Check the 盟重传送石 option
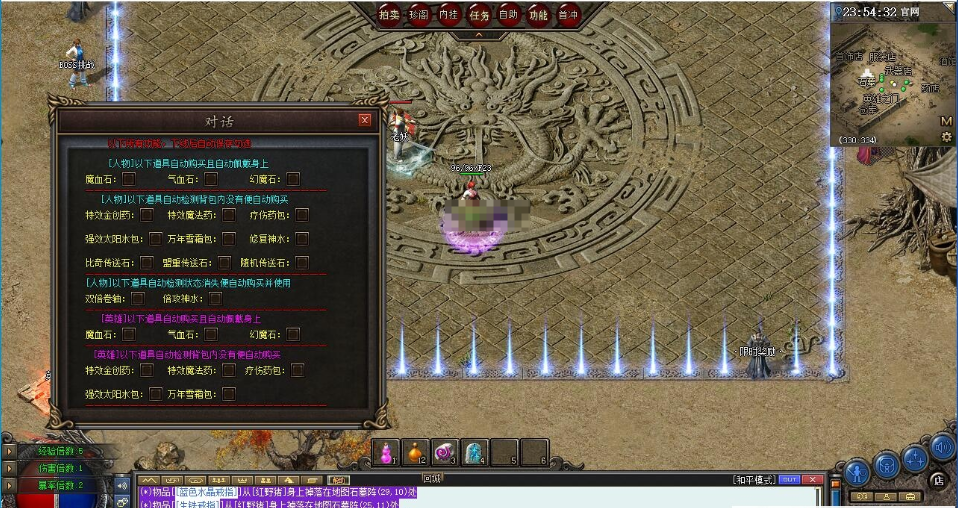 click(x=225, y=263)
